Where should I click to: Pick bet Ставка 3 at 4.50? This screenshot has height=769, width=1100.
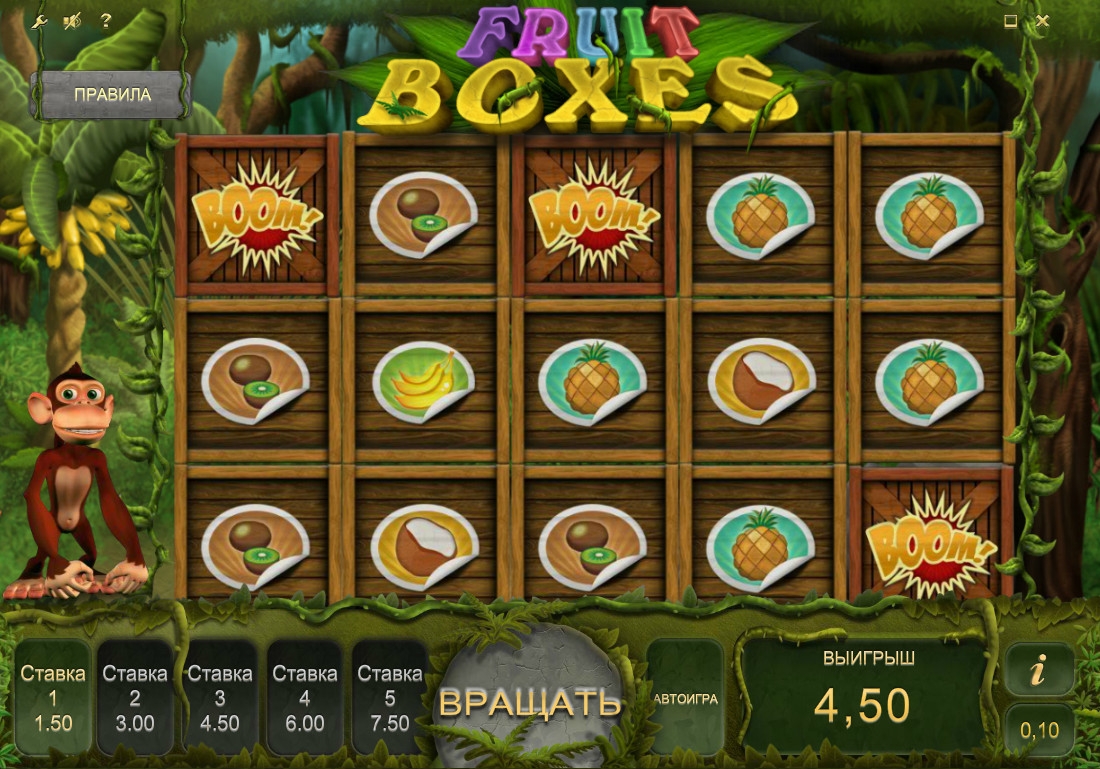[220, 698]
